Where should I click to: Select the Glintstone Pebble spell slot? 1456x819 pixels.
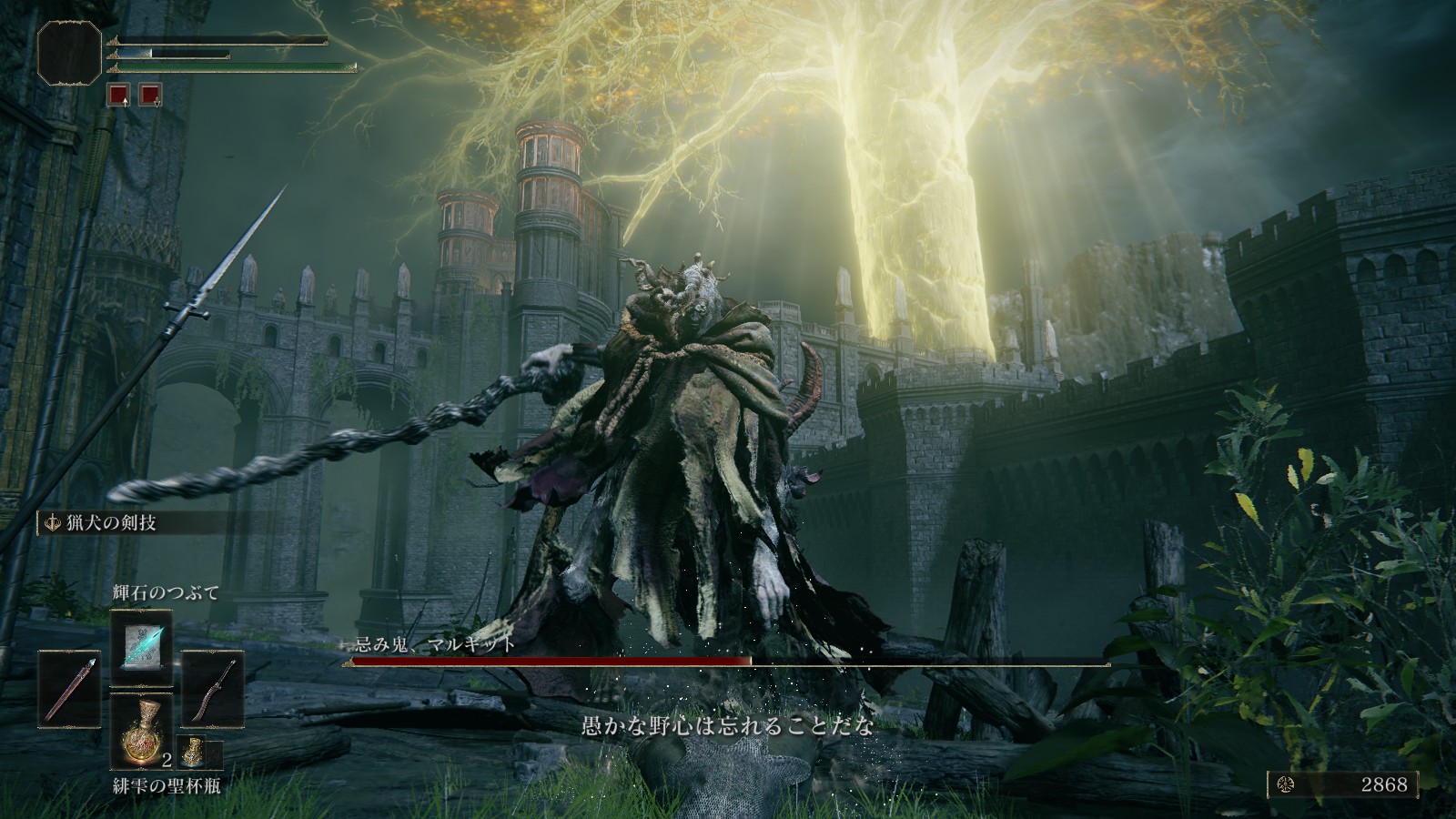(141, 647)
